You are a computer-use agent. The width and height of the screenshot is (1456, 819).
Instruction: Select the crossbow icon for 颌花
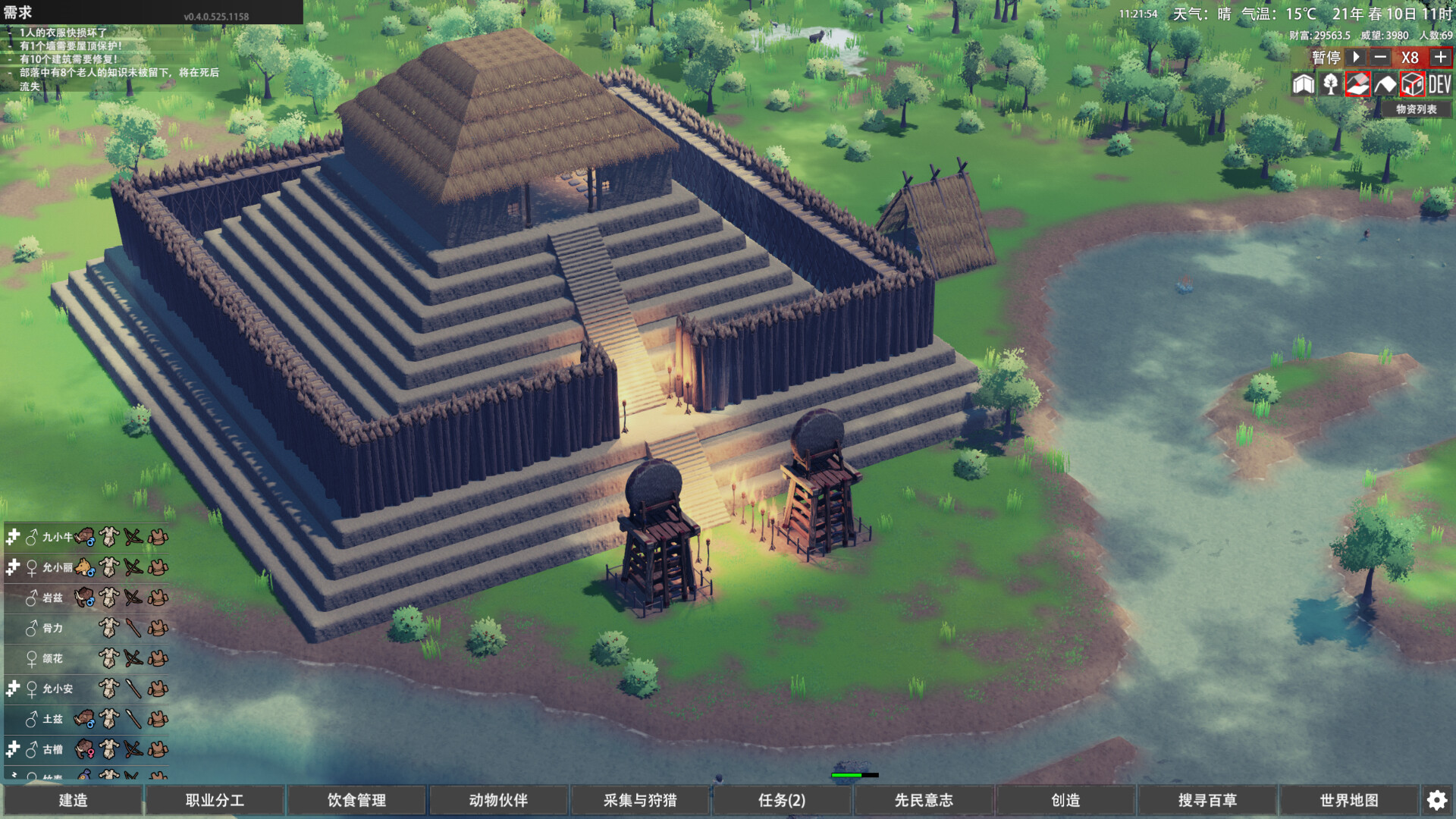pyautogui.click(x=133, y=657)
